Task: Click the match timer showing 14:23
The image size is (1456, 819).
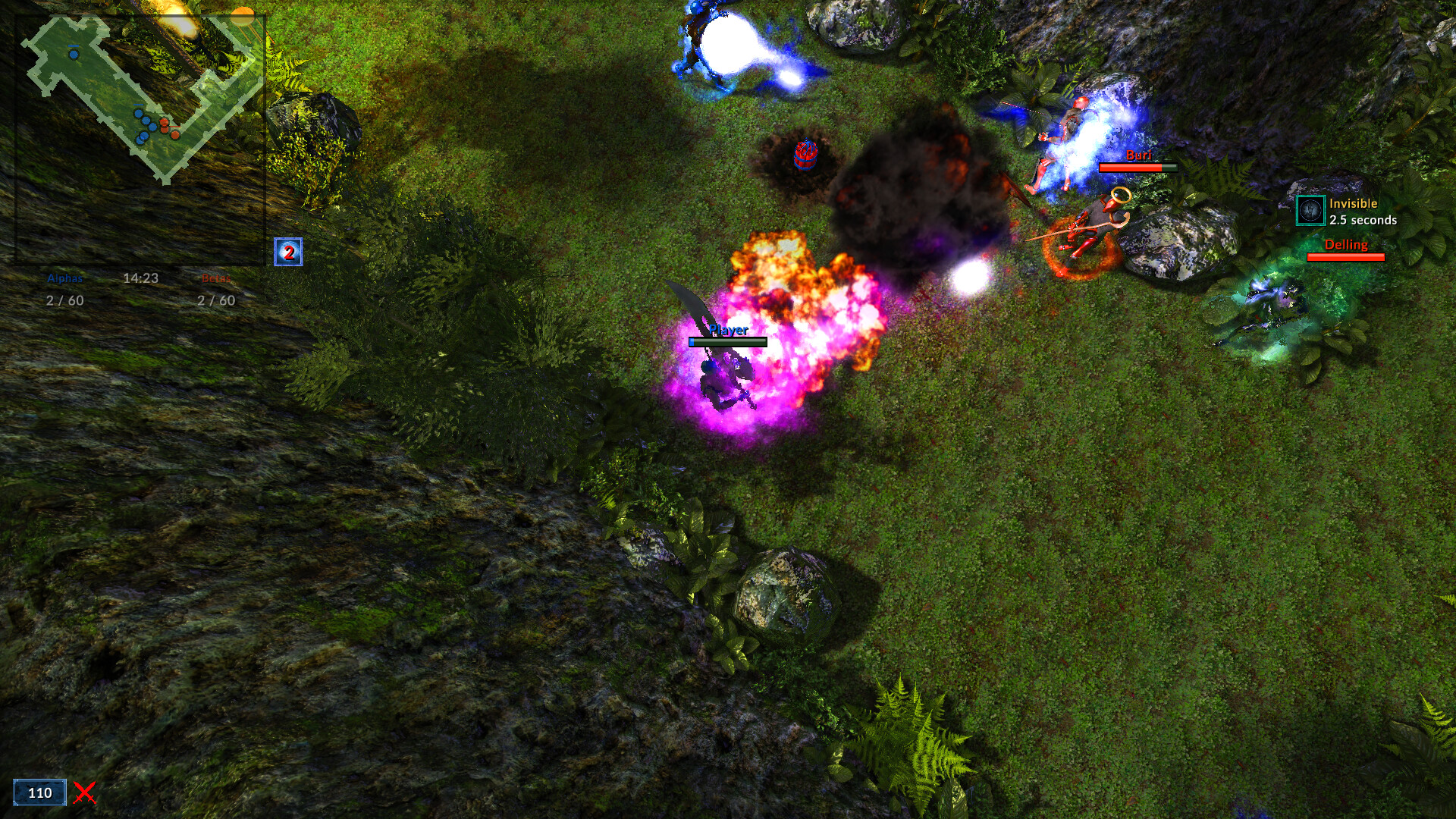Action: click(141, 278)
